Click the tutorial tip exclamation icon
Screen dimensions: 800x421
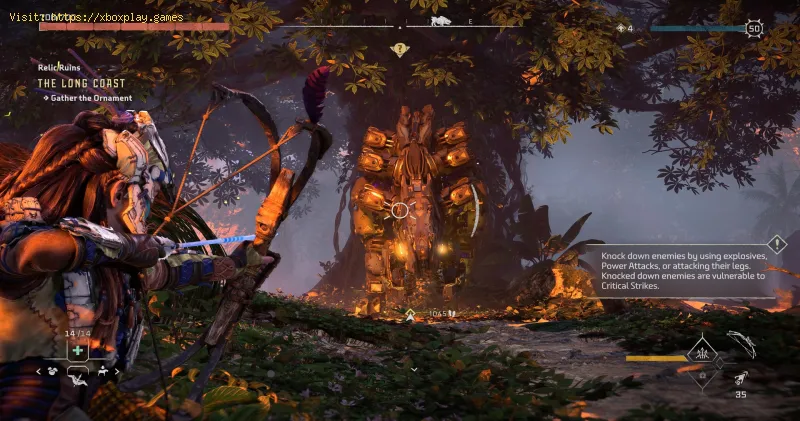pyautogui.click(x=777, y=243)
